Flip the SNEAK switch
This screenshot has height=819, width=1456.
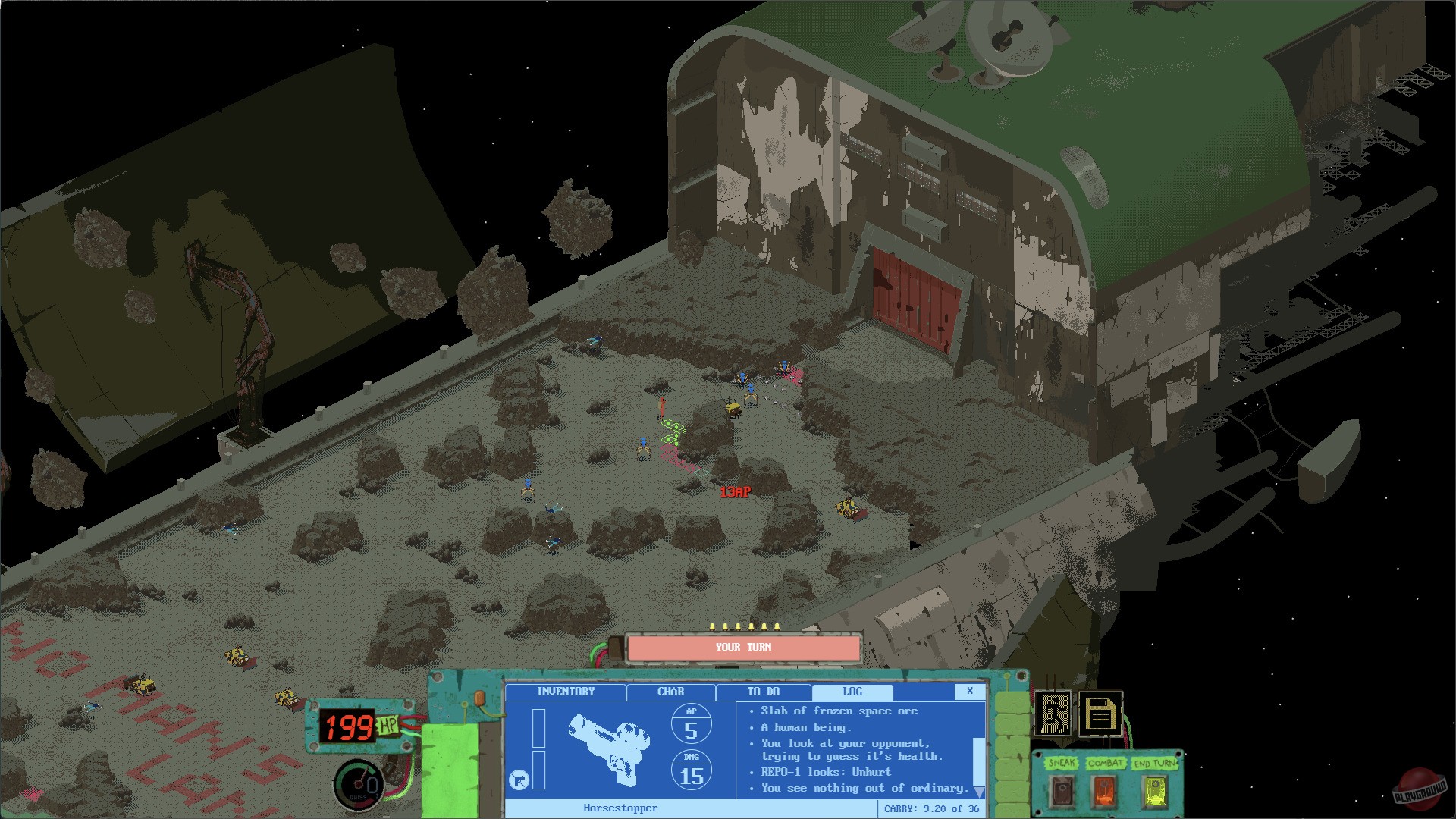click(x=1062, y=791)
